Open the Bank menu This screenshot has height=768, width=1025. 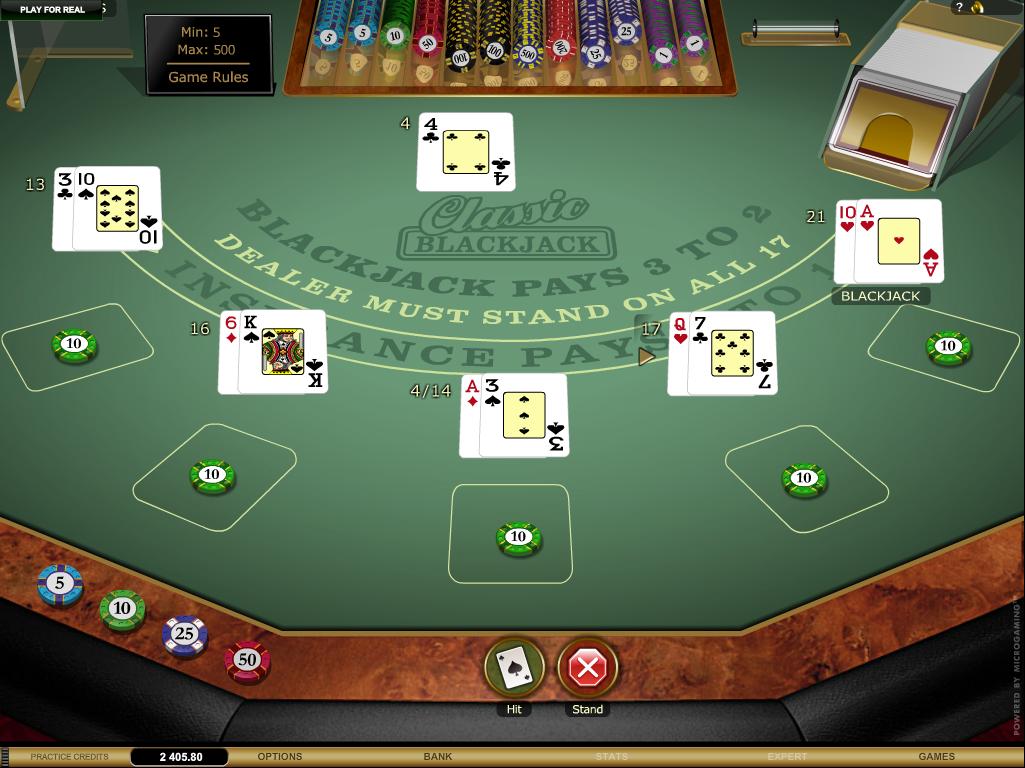pyautogui.click(x=438, y=757)
